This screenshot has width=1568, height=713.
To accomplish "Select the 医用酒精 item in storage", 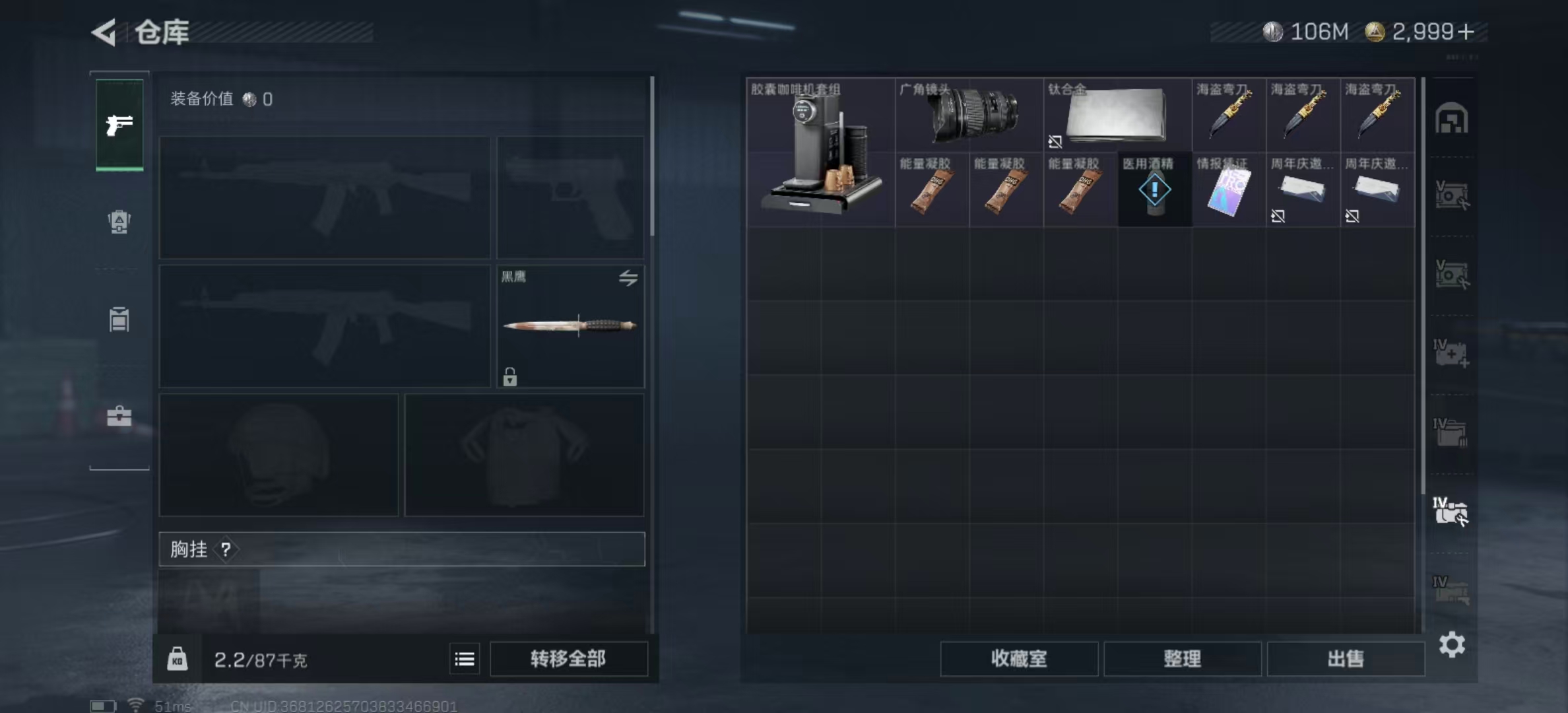I will [x=1154, y=189].
